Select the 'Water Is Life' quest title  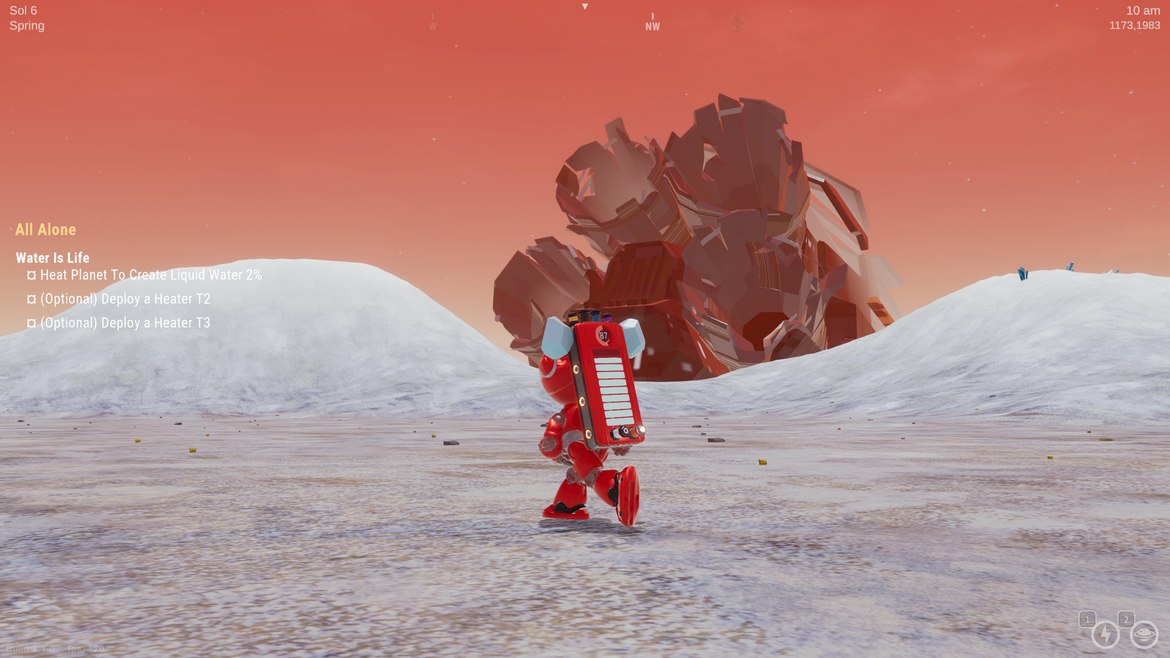[52, 258]
